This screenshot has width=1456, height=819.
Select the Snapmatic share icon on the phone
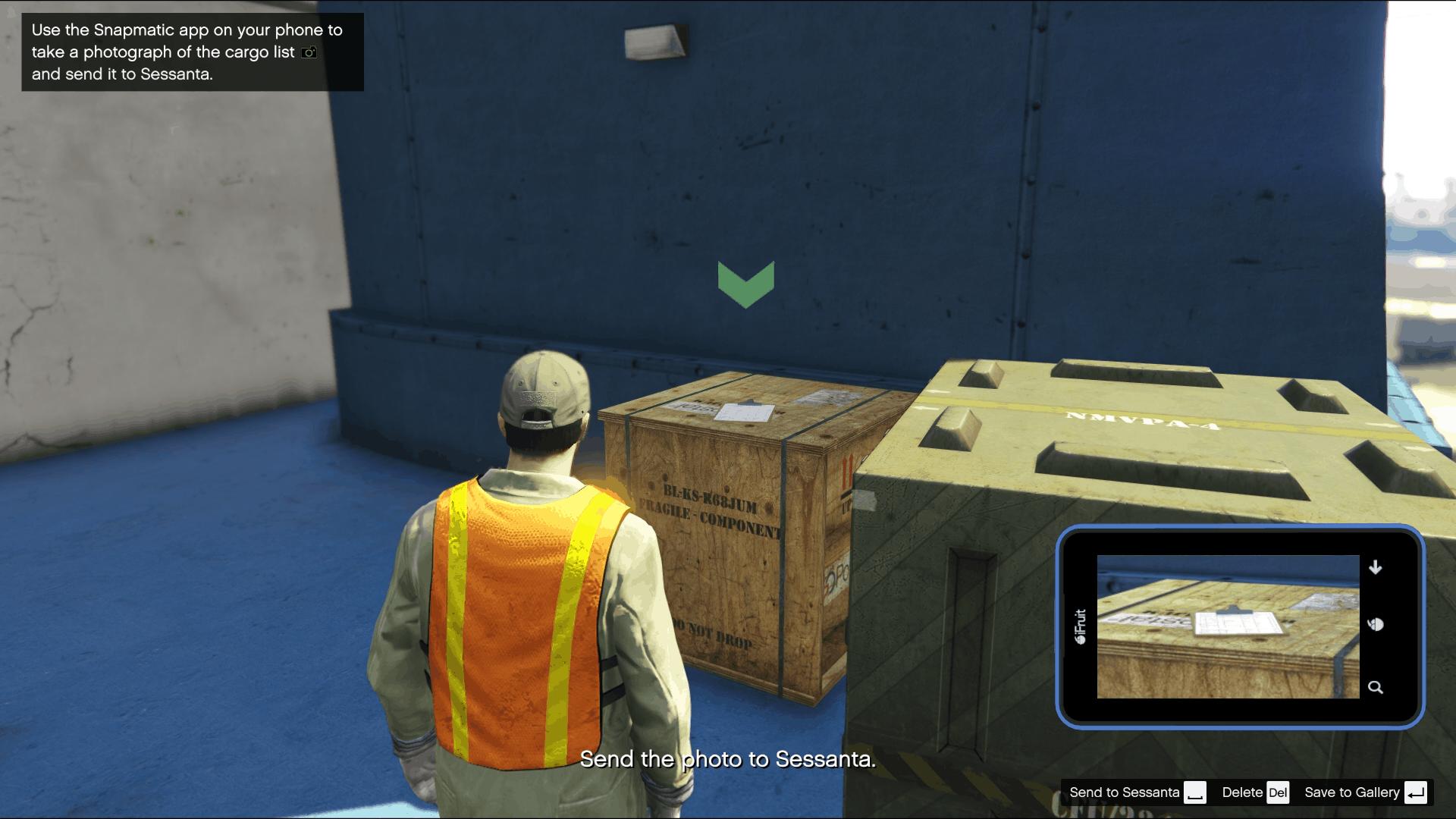(1376, 624)
